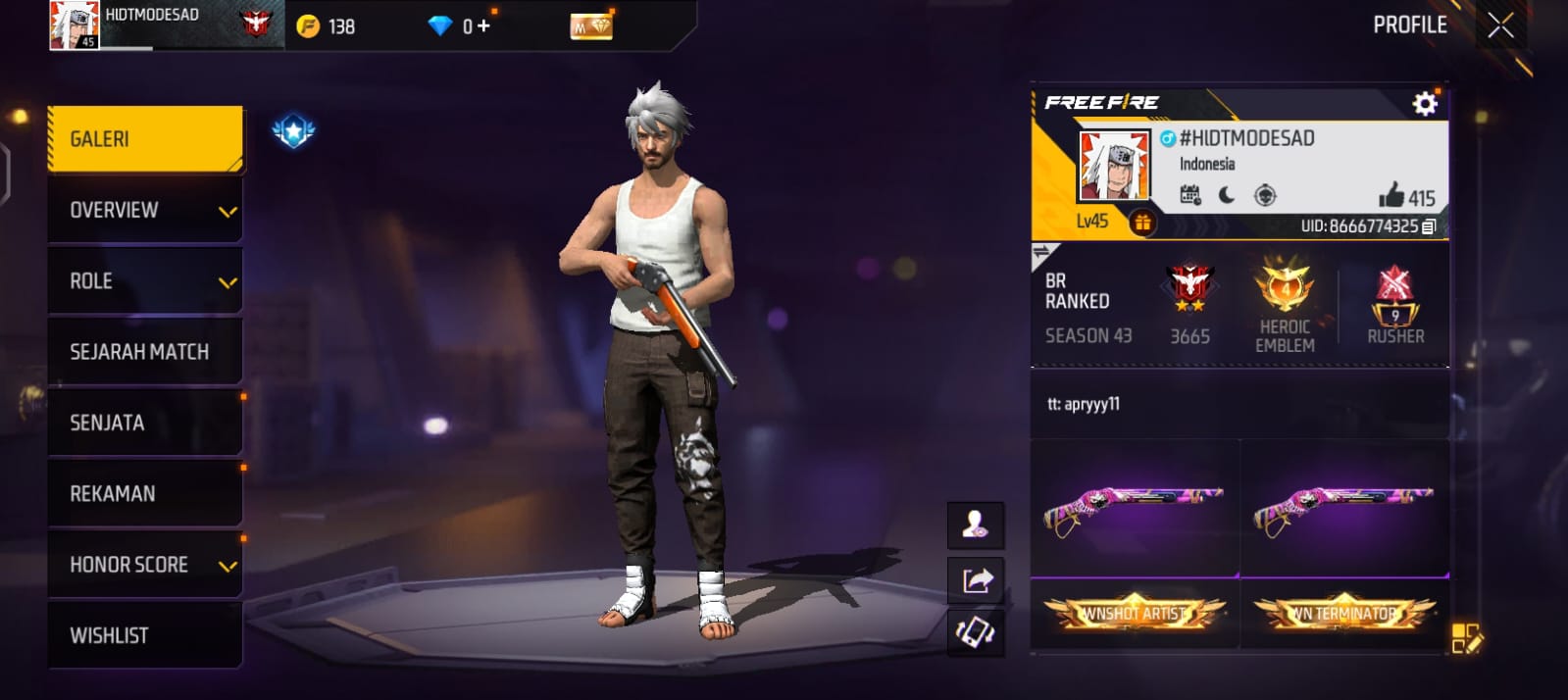Click the blue star badge icon
The height and width of the screenshot is (700, 1568).
click(293, 130)
